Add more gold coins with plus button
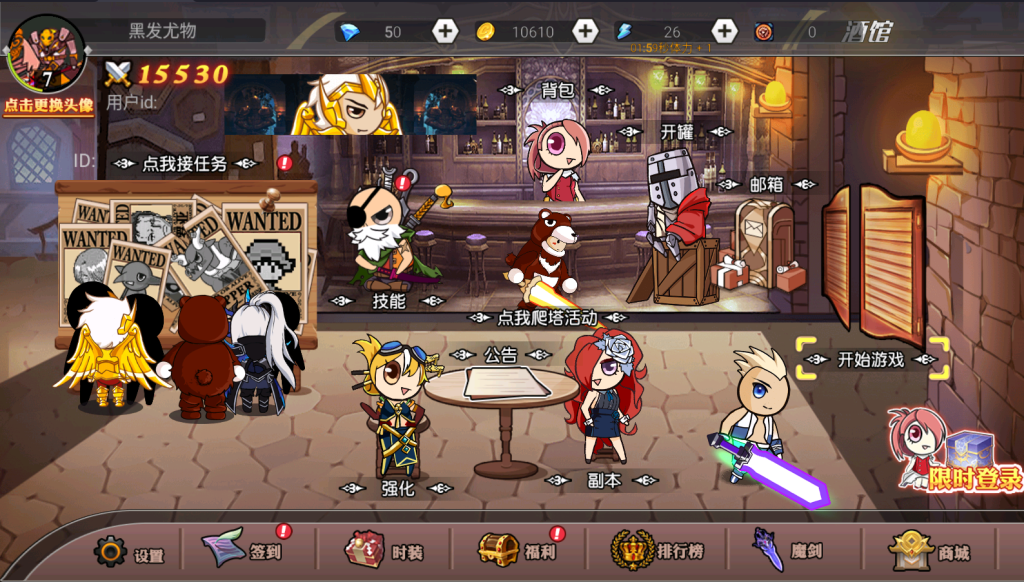1024x582 pixels. [x=585, y=31]
